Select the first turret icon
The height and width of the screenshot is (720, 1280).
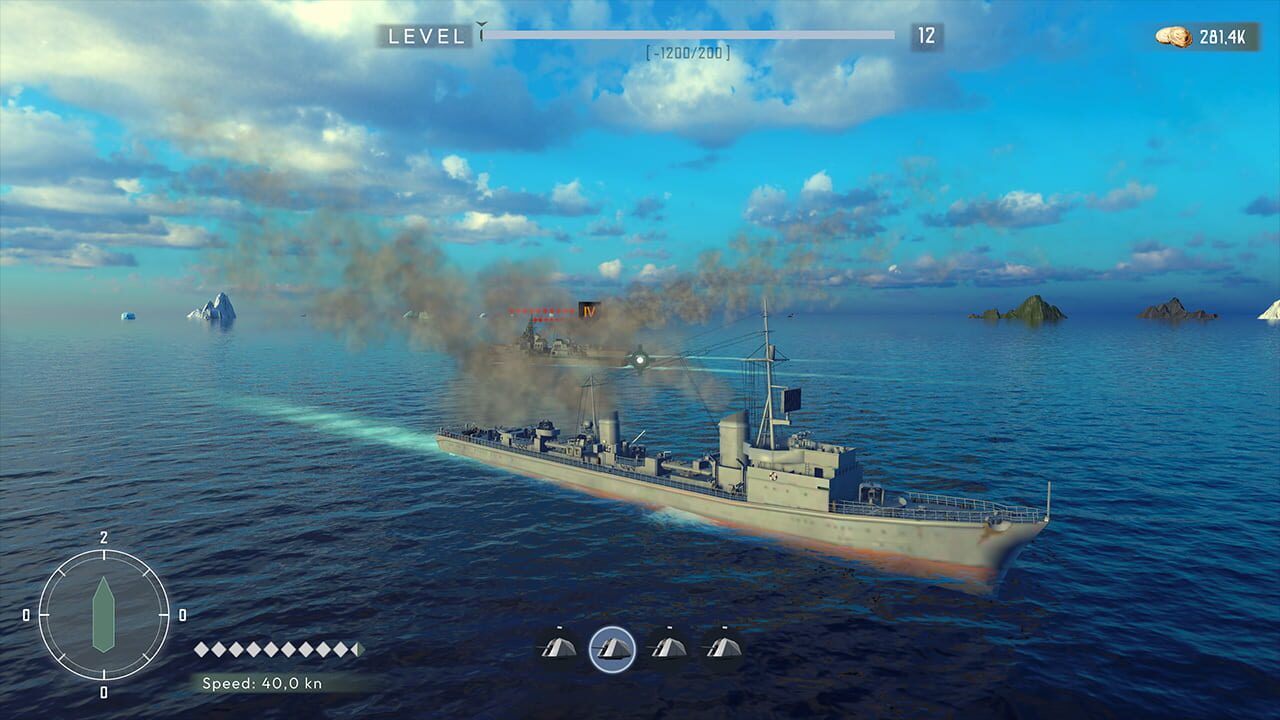coord(559,648)
